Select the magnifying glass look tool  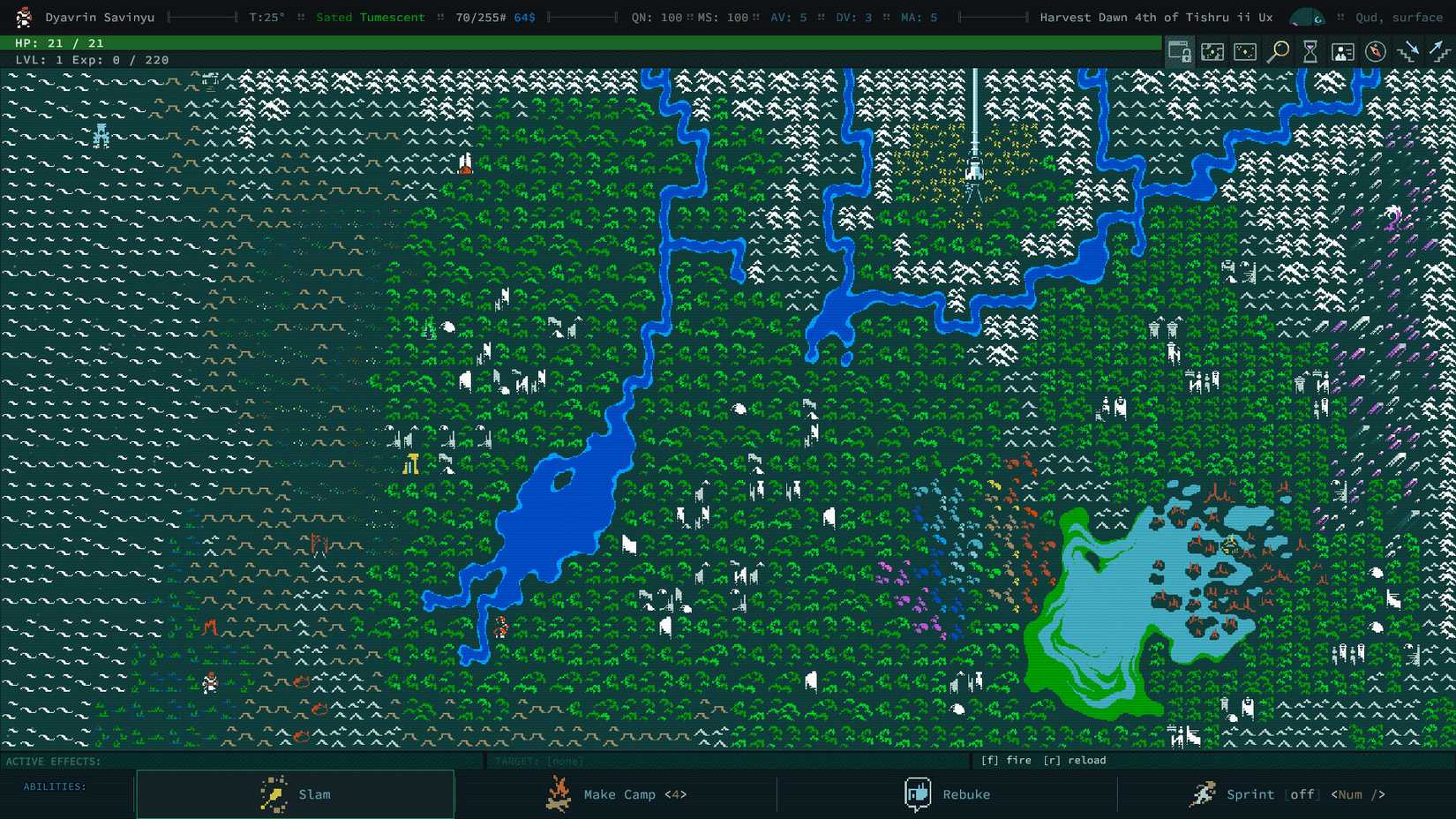1277,51
